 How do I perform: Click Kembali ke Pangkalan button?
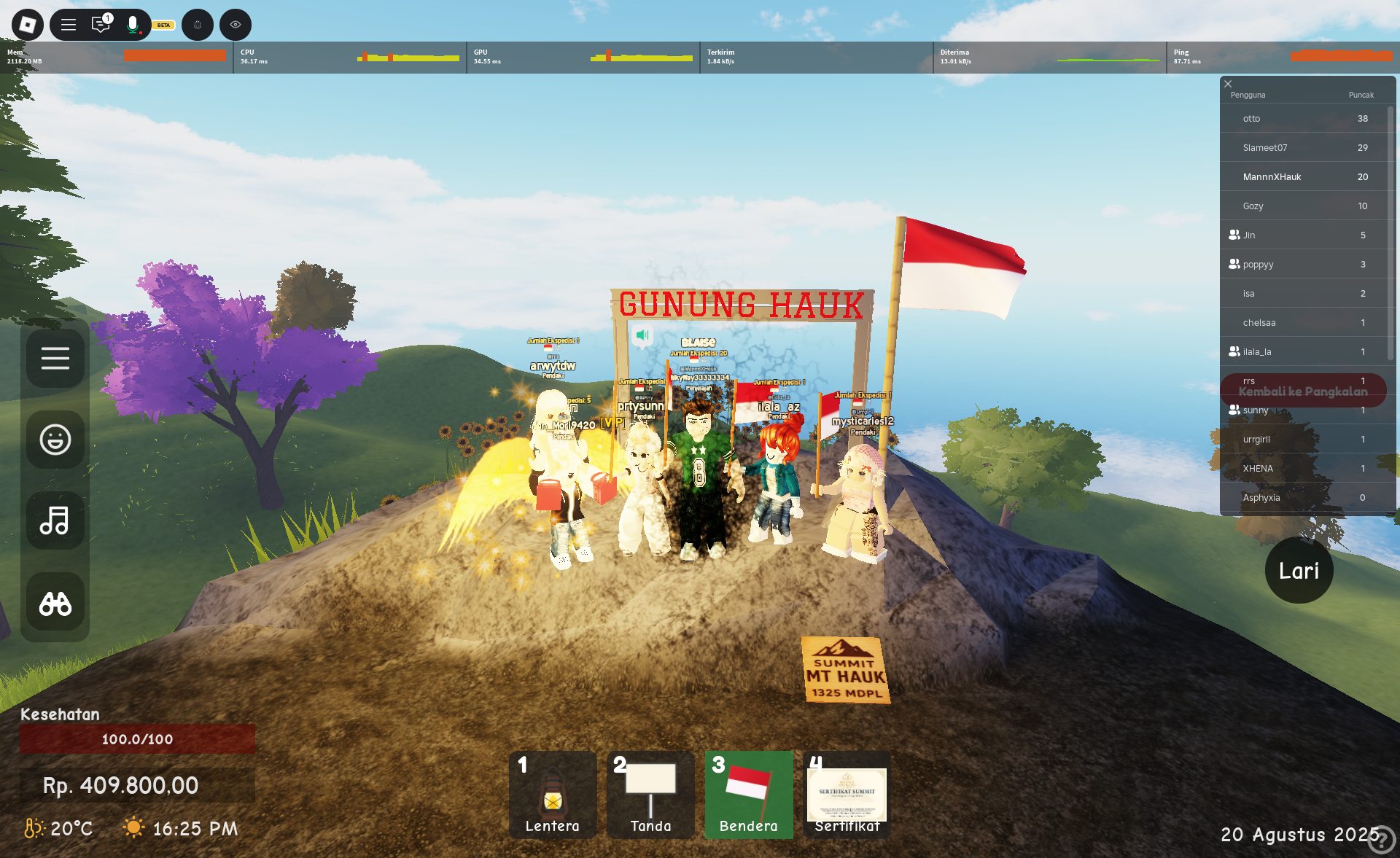pyautogui.click(x=1303, y=391)
